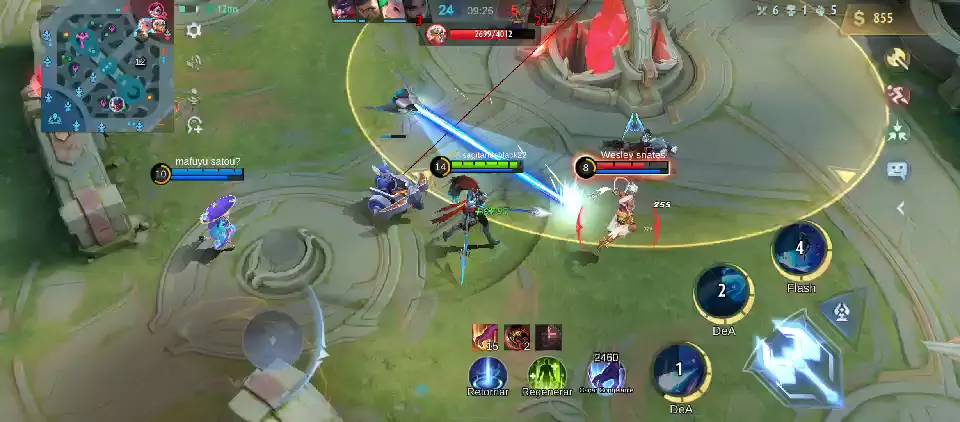The width and height of the screenshot is (960, 422).
Task: Activate skill 4 above Flash
Action: click(800, 251)
